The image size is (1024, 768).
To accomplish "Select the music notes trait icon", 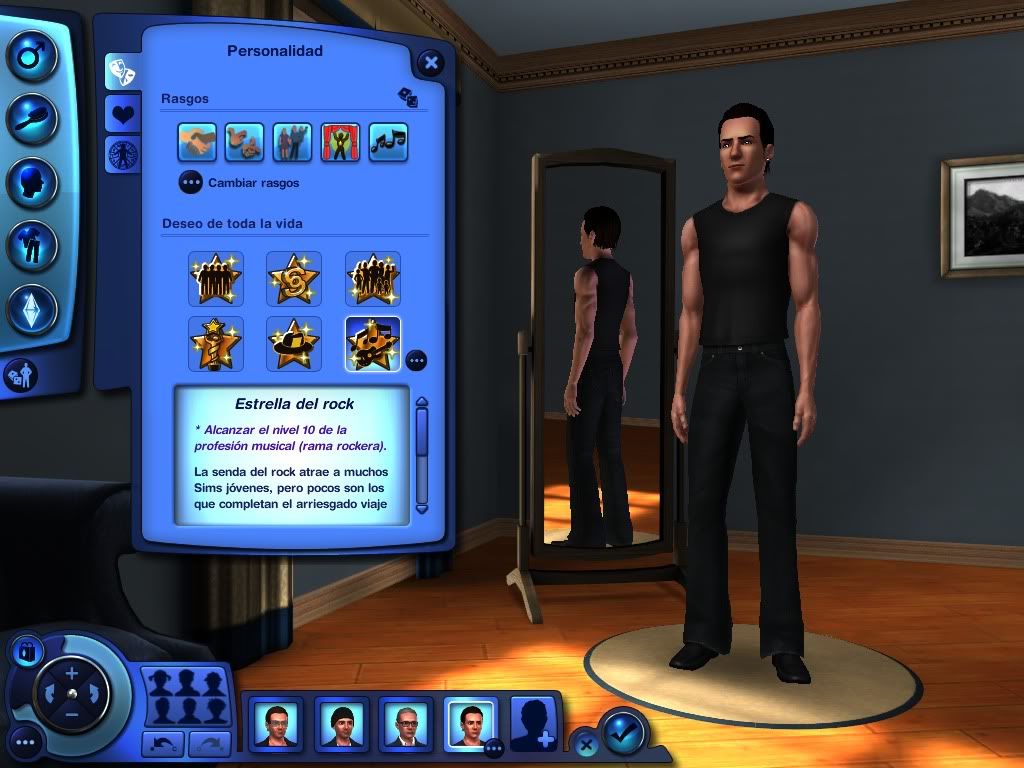I will tap(388, 143).
